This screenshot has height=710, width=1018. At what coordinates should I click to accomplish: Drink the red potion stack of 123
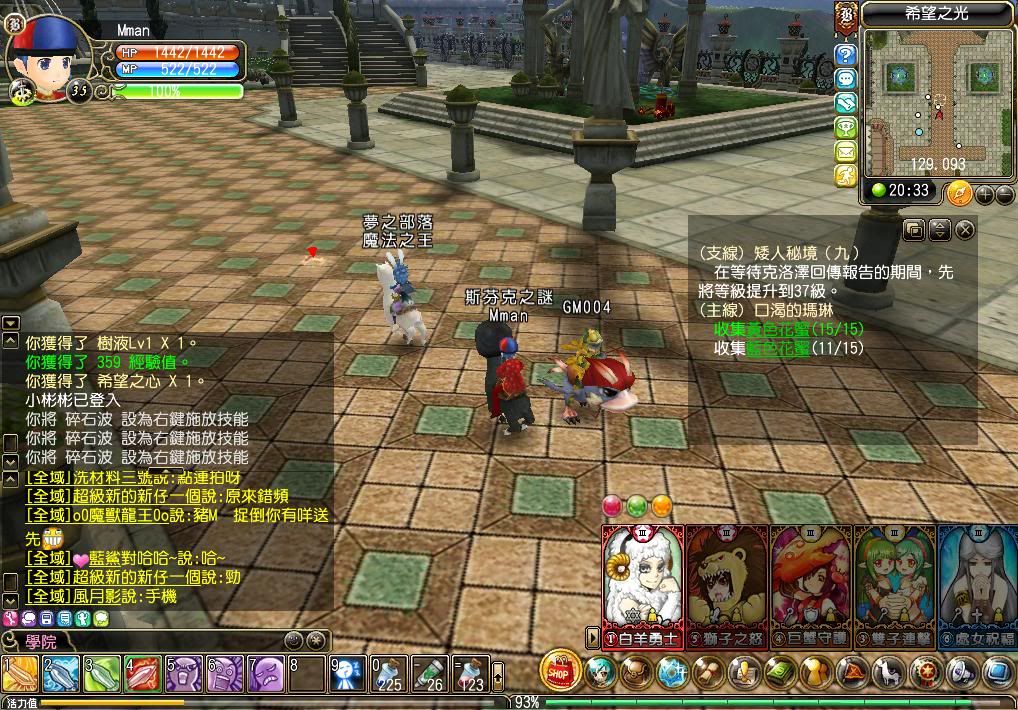pos(468,674)
